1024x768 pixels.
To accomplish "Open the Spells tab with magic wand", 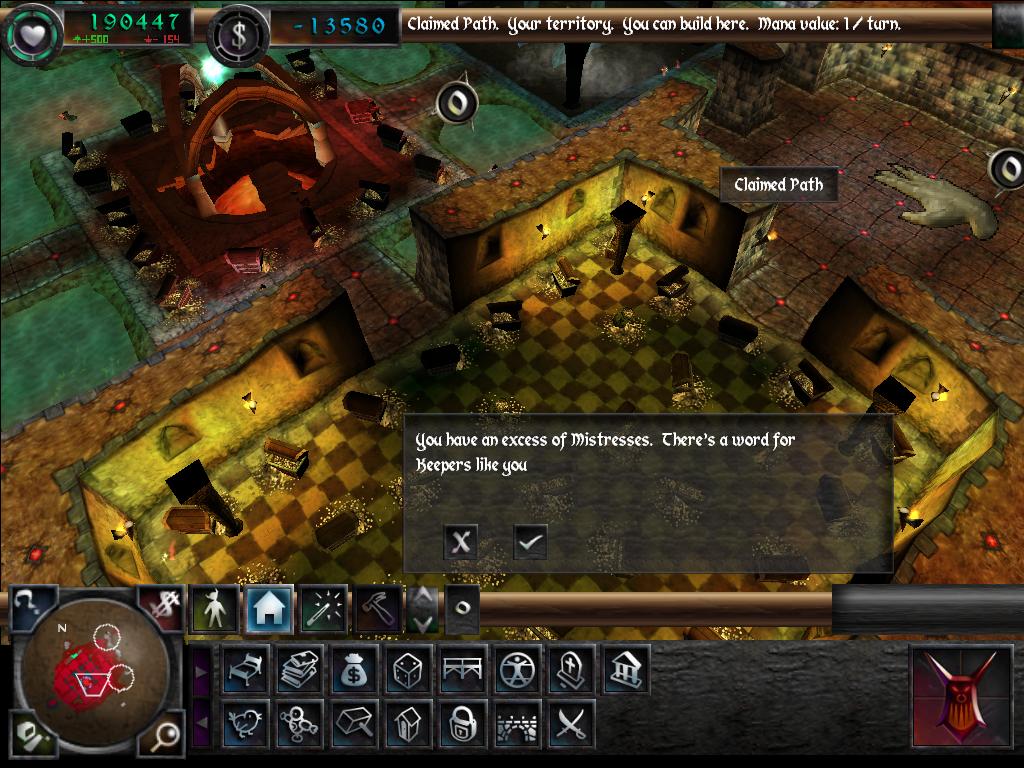I will pyautogui.click(x=324, y=608).
